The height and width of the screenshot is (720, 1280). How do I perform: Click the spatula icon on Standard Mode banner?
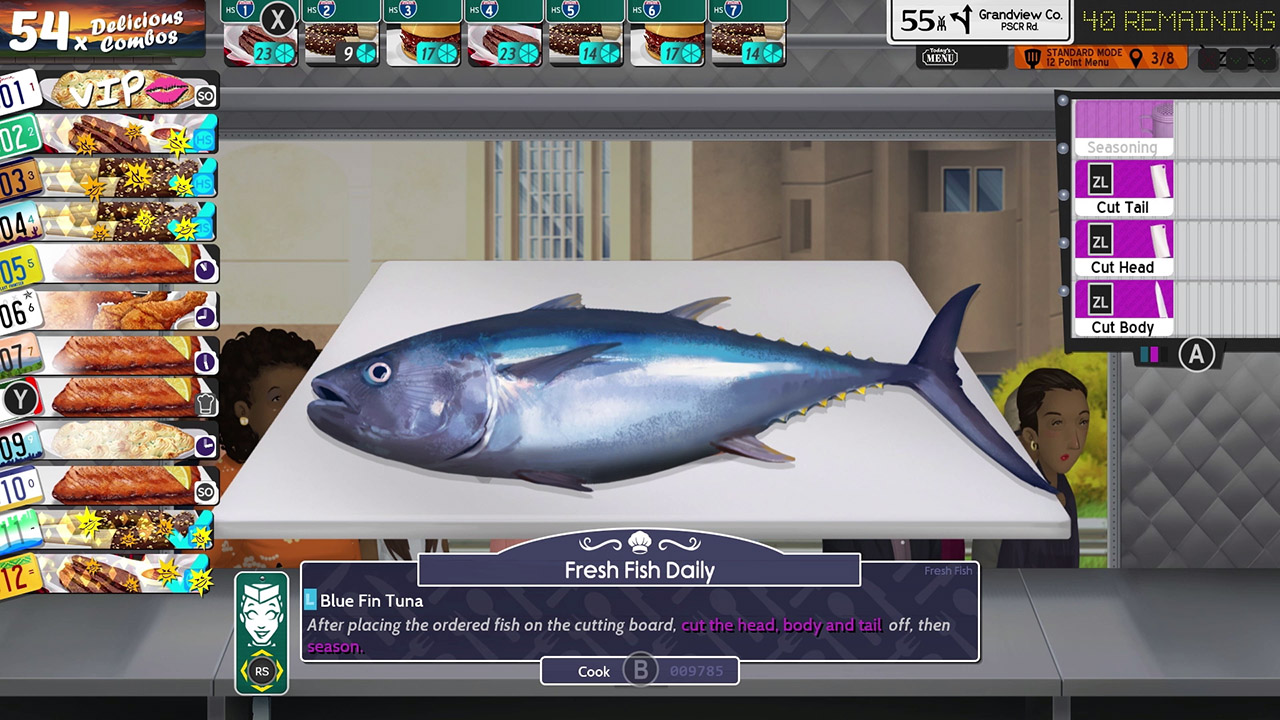pos(1032,57)
